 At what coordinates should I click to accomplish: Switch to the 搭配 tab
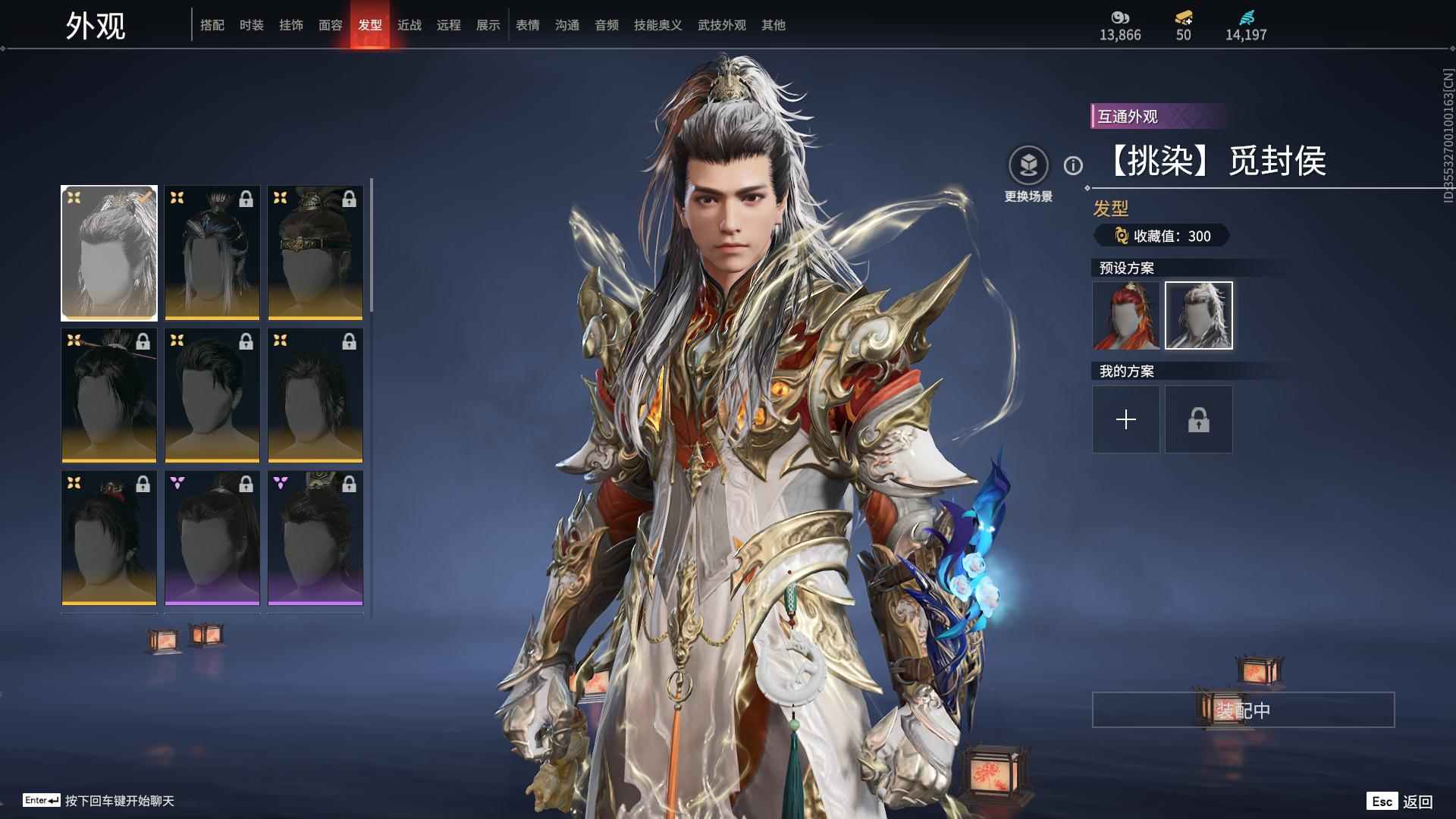coord(212,25)
